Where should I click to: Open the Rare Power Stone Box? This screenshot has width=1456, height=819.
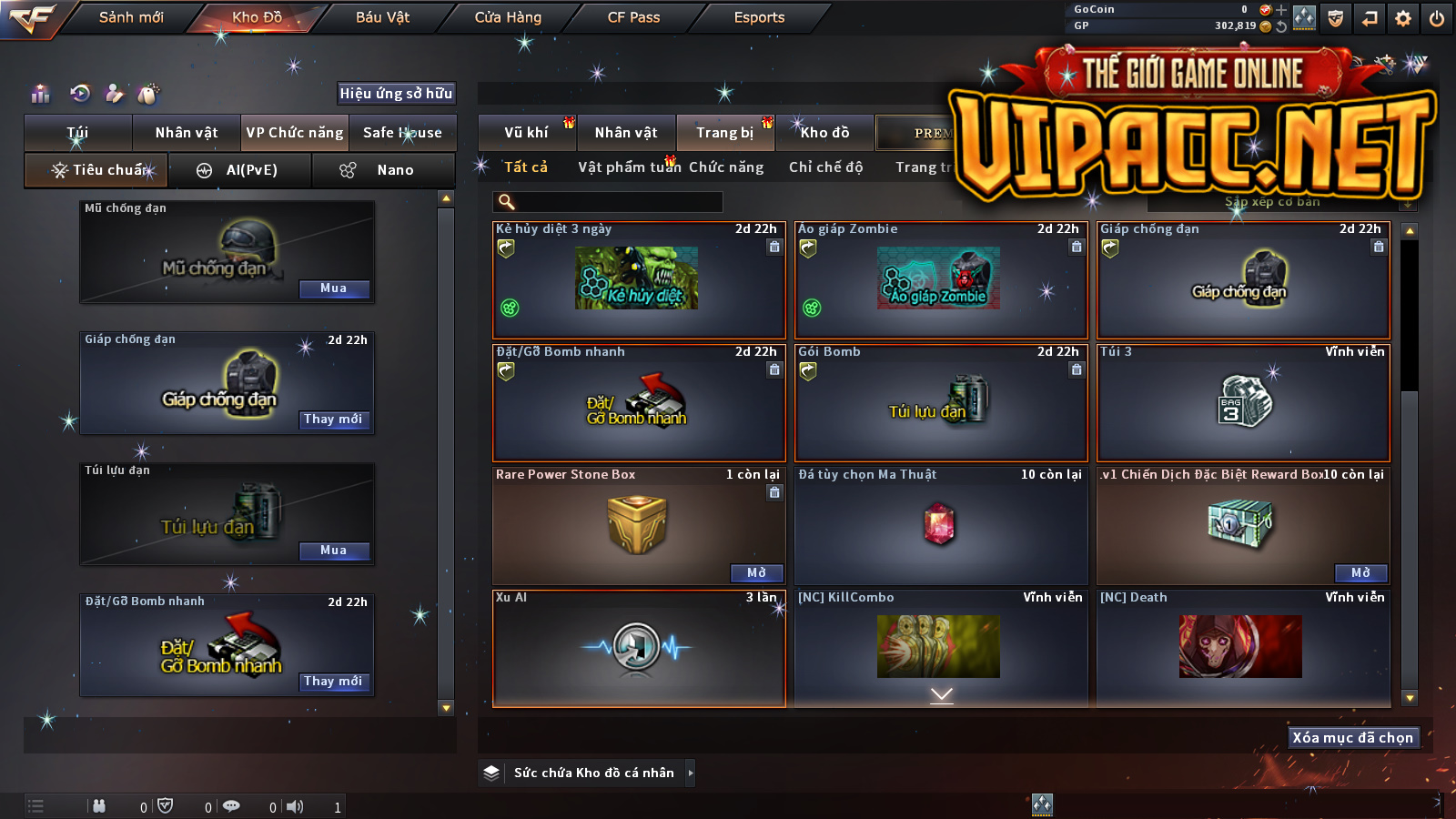[x=756, y=572]
